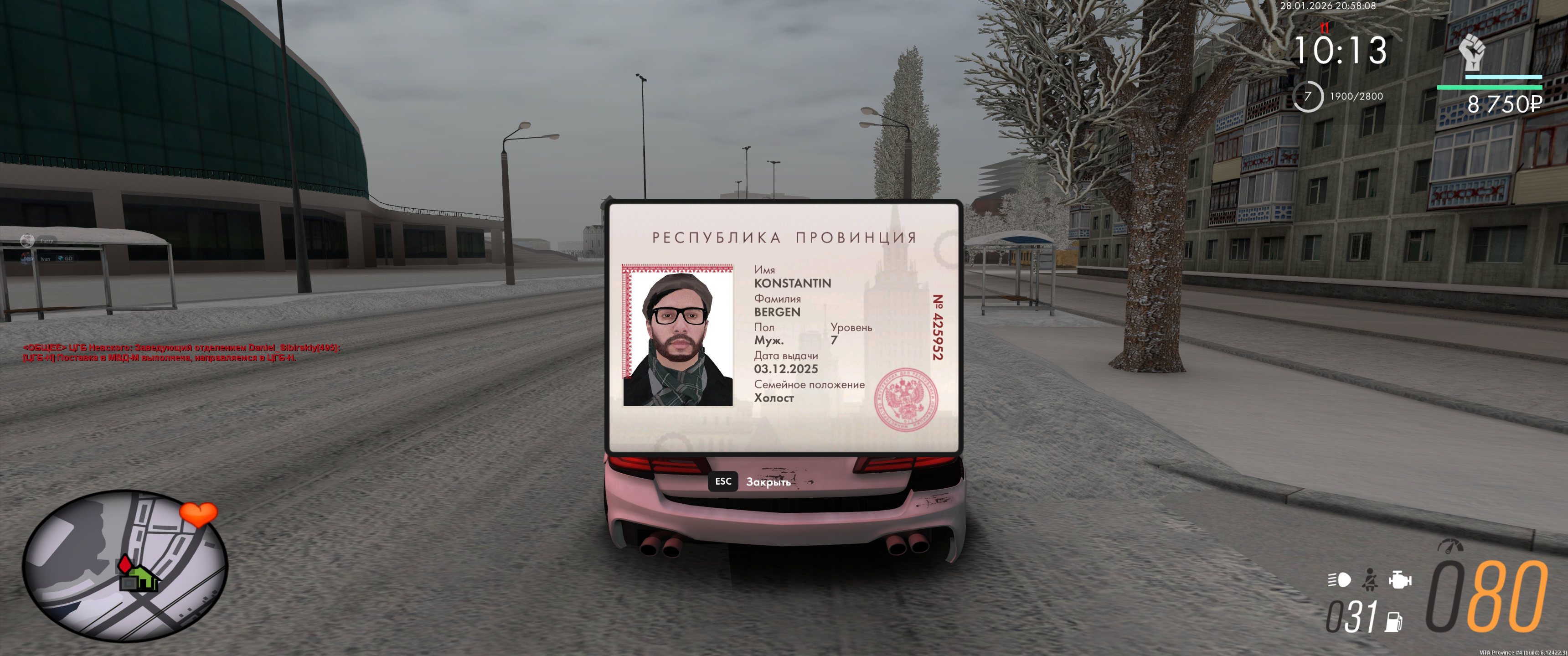
Task: Click the fuel pump icon
Action: pos(1393,621)
